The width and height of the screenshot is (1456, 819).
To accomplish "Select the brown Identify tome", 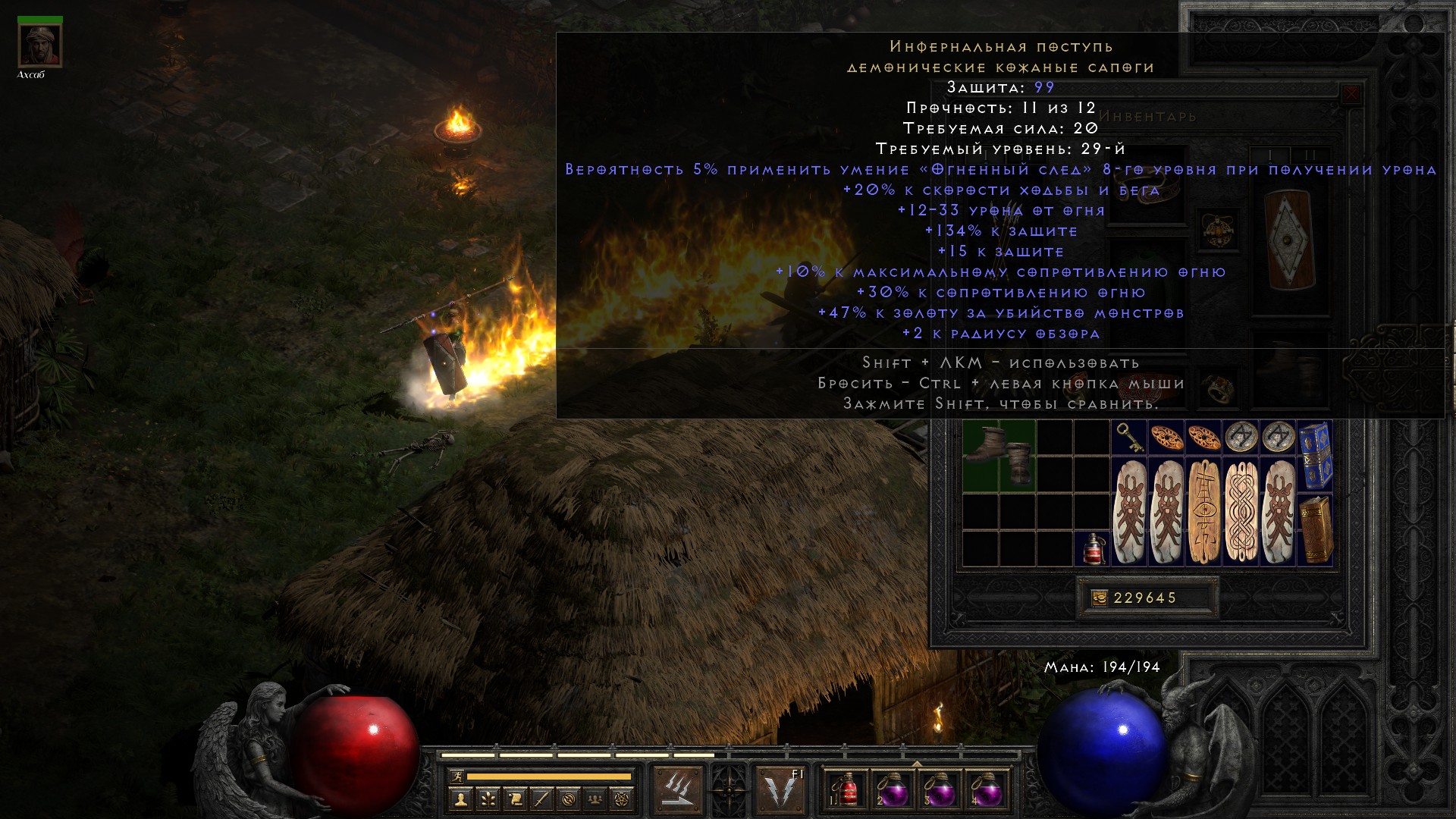I will [1315, 529].
